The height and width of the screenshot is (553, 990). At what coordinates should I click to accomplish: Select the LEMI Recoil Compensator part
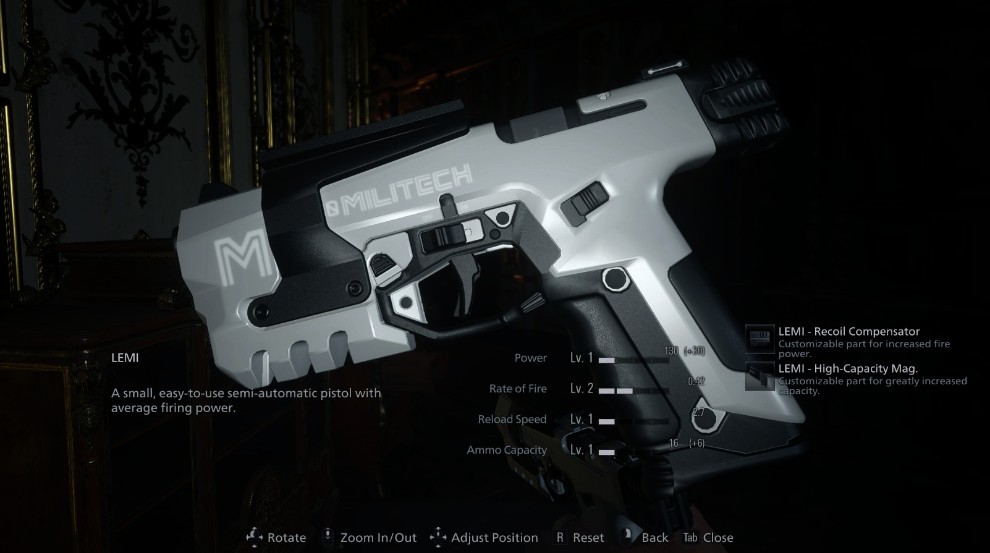pos(848,332)
